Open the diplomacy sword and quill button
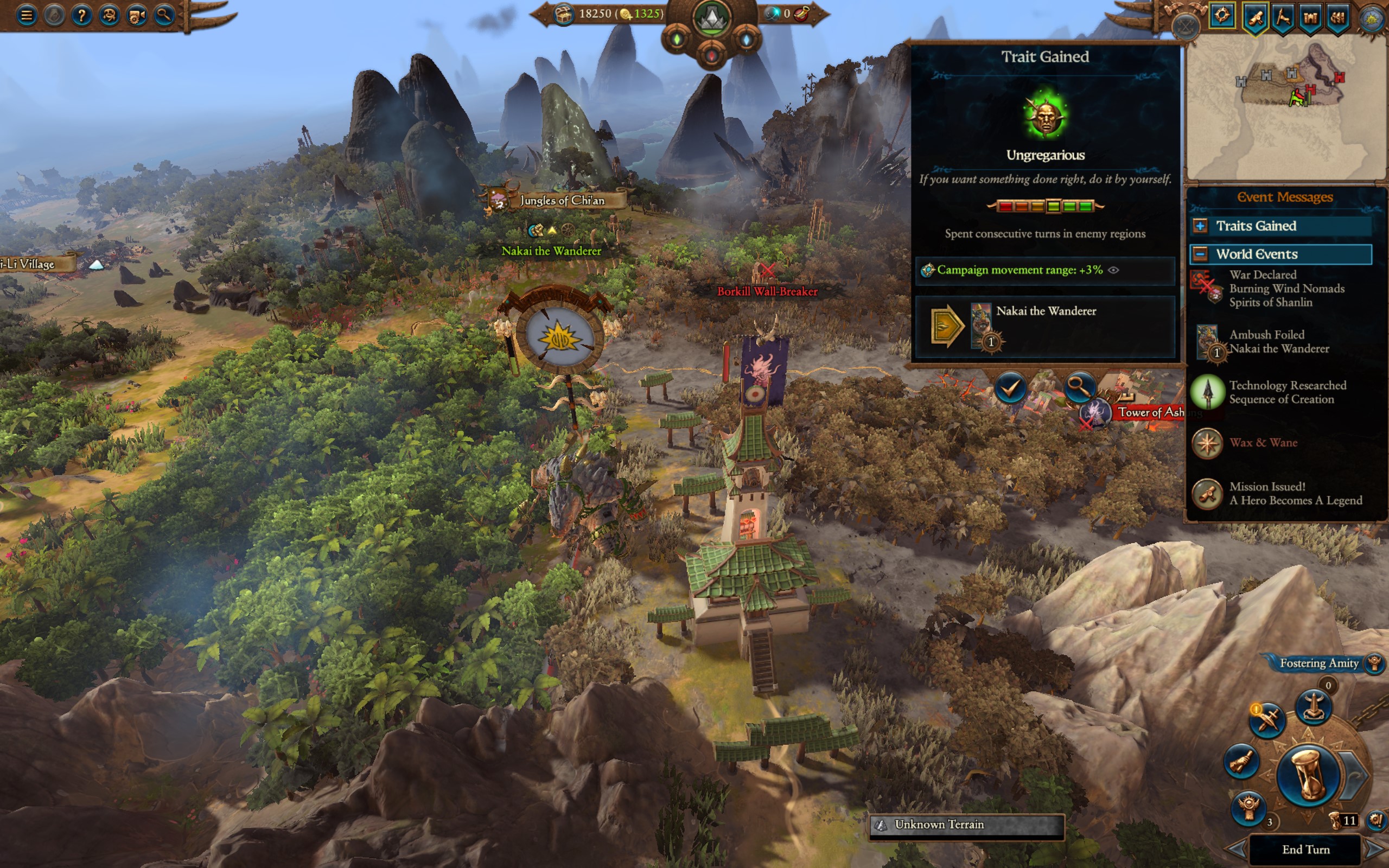Screen dimensions: 1389x868 1267,718
